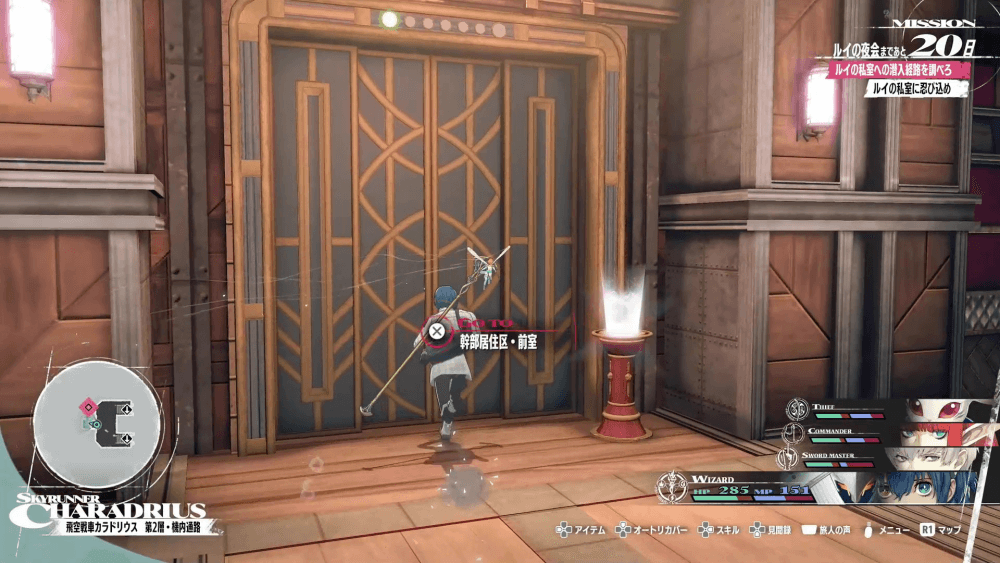The image size is (1000, 563).
Task: Open the メニュー main menu
Action: point(884,529)
